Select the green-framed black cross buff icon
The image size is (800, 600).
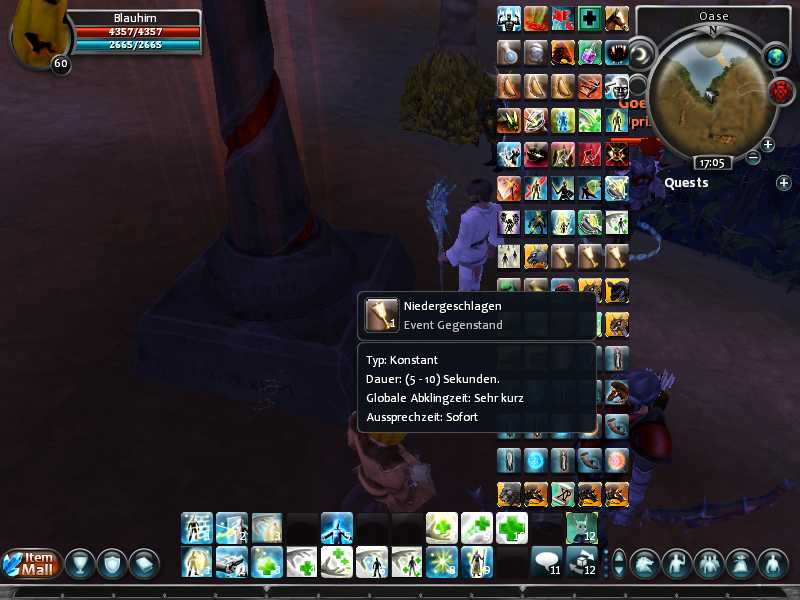(590, 19)
